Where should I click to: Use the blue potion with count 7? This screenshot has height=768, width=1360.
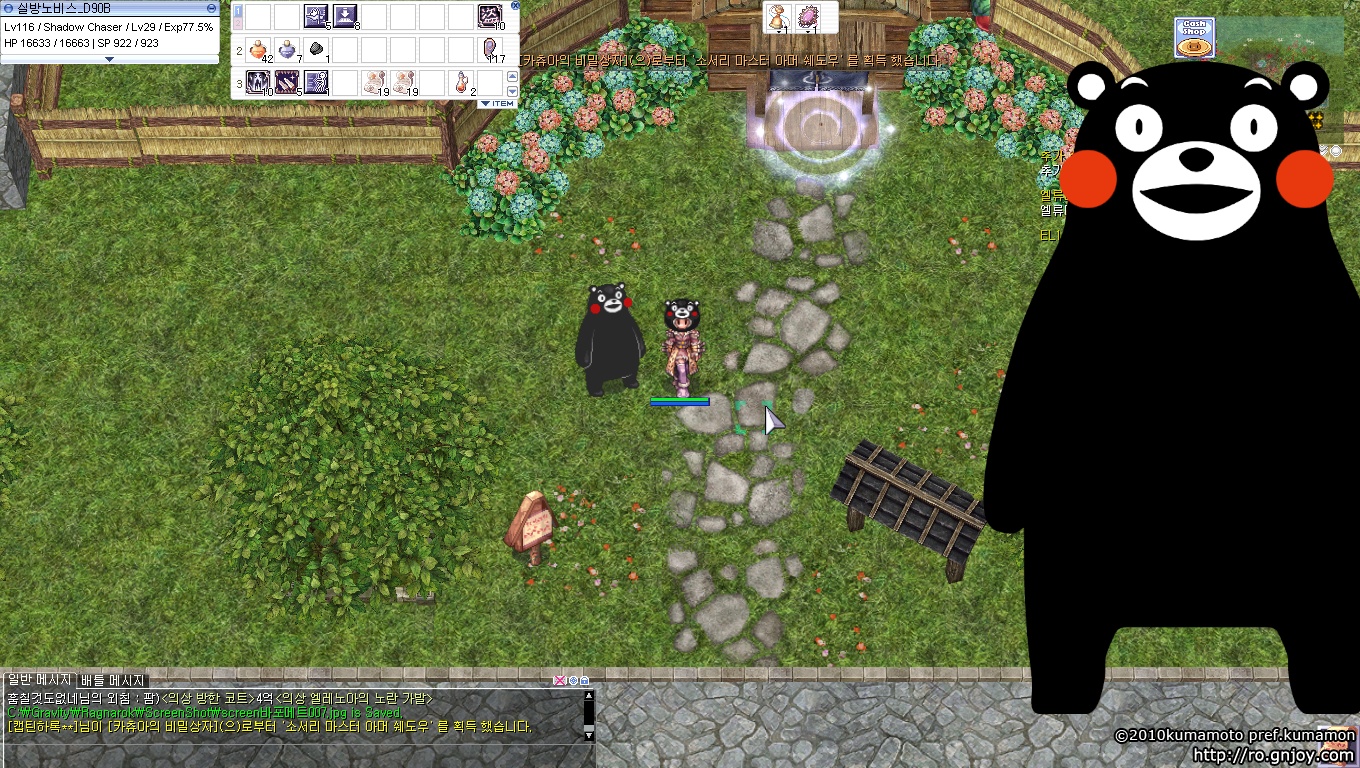(x=287, y=49)
